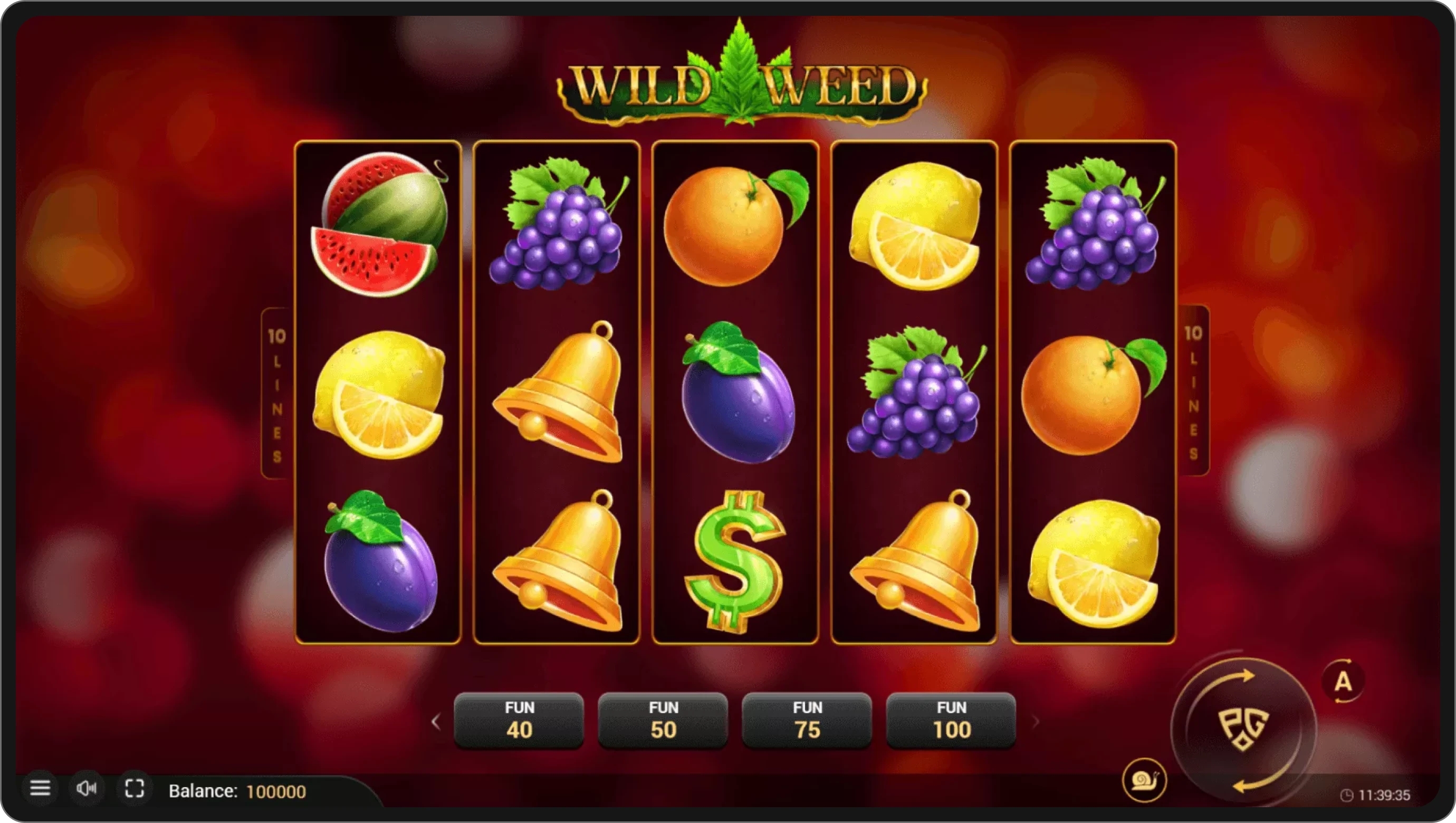Enable autoplay with the A button
This screenshot has height=823, width=1456.
pyautogui.click(x=1344, y=681)
